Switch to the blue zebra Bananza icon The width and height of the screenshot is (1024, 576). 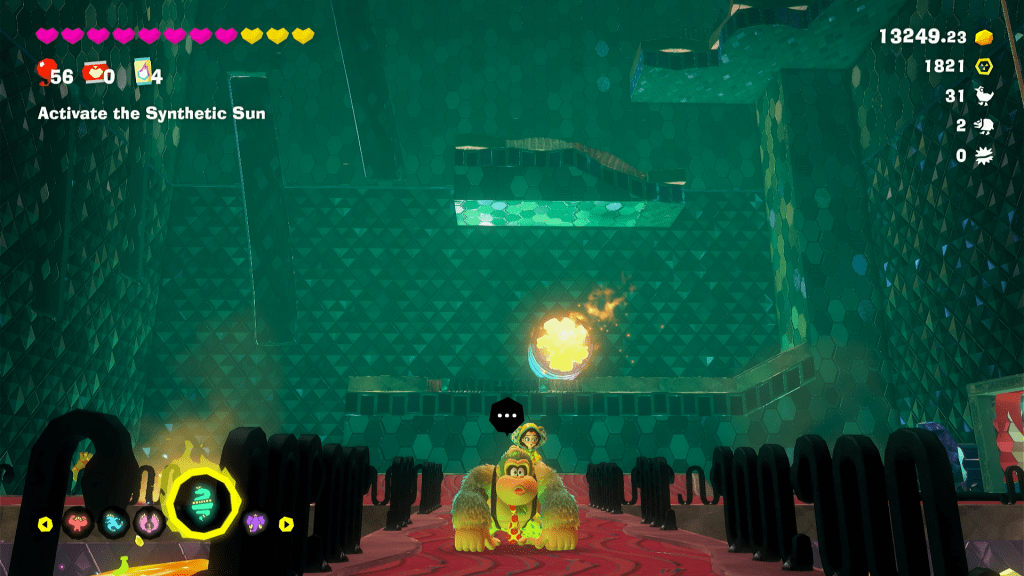pos(114,522)
